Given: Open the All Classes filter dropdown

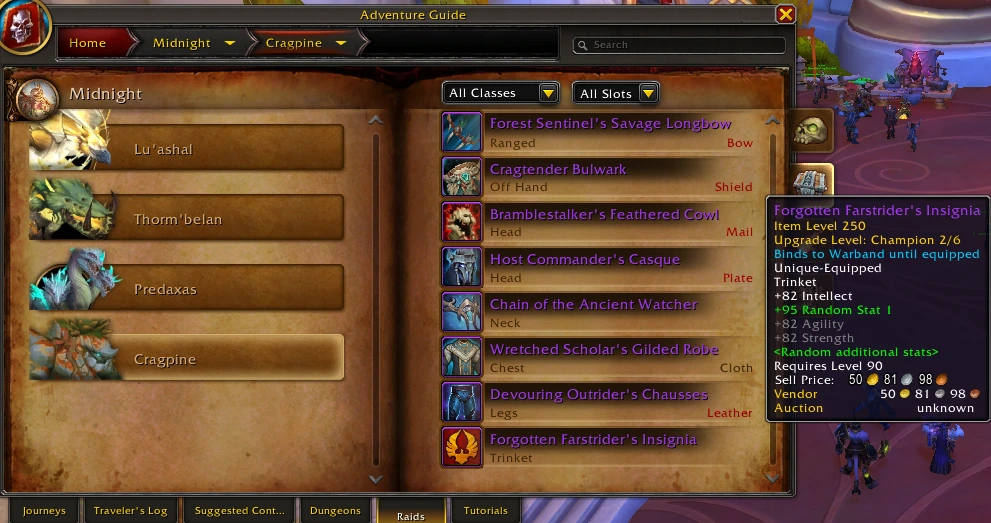Looking at the screenshot, I should pos(500,93).
